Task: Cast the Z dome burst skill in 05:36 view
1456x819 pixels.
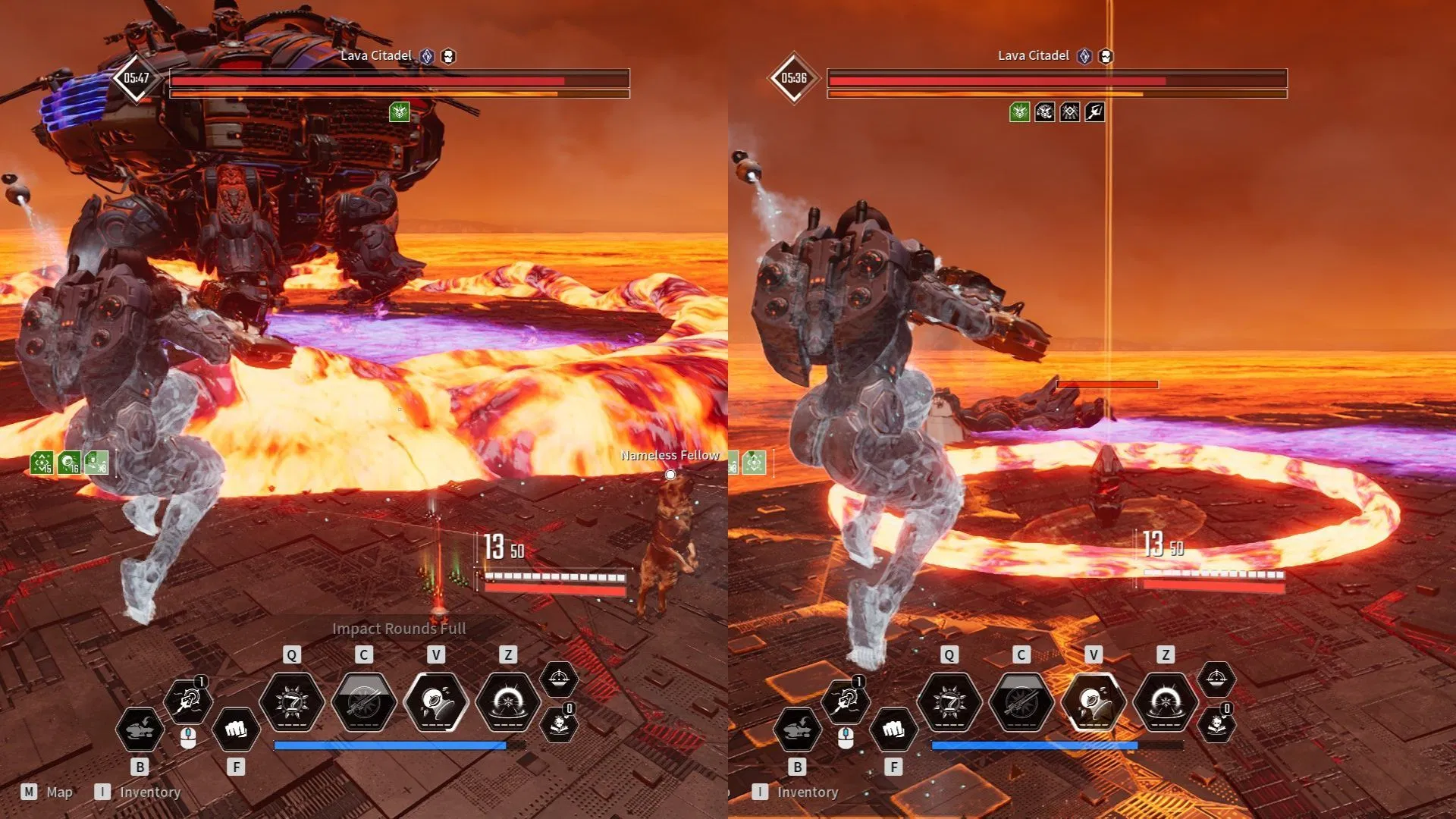Action: (x=1166, y=703)
